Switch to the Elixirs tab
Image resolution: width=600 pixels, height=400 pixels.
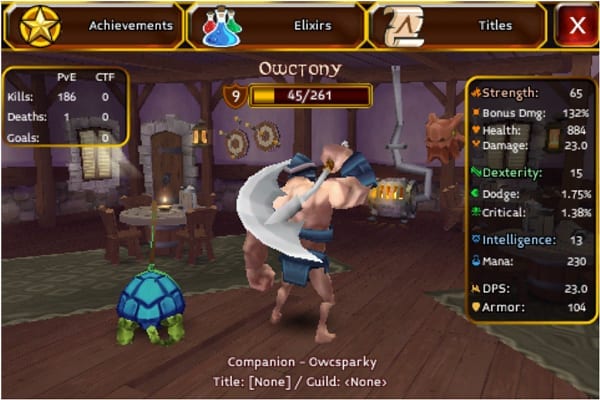point(277,25)
